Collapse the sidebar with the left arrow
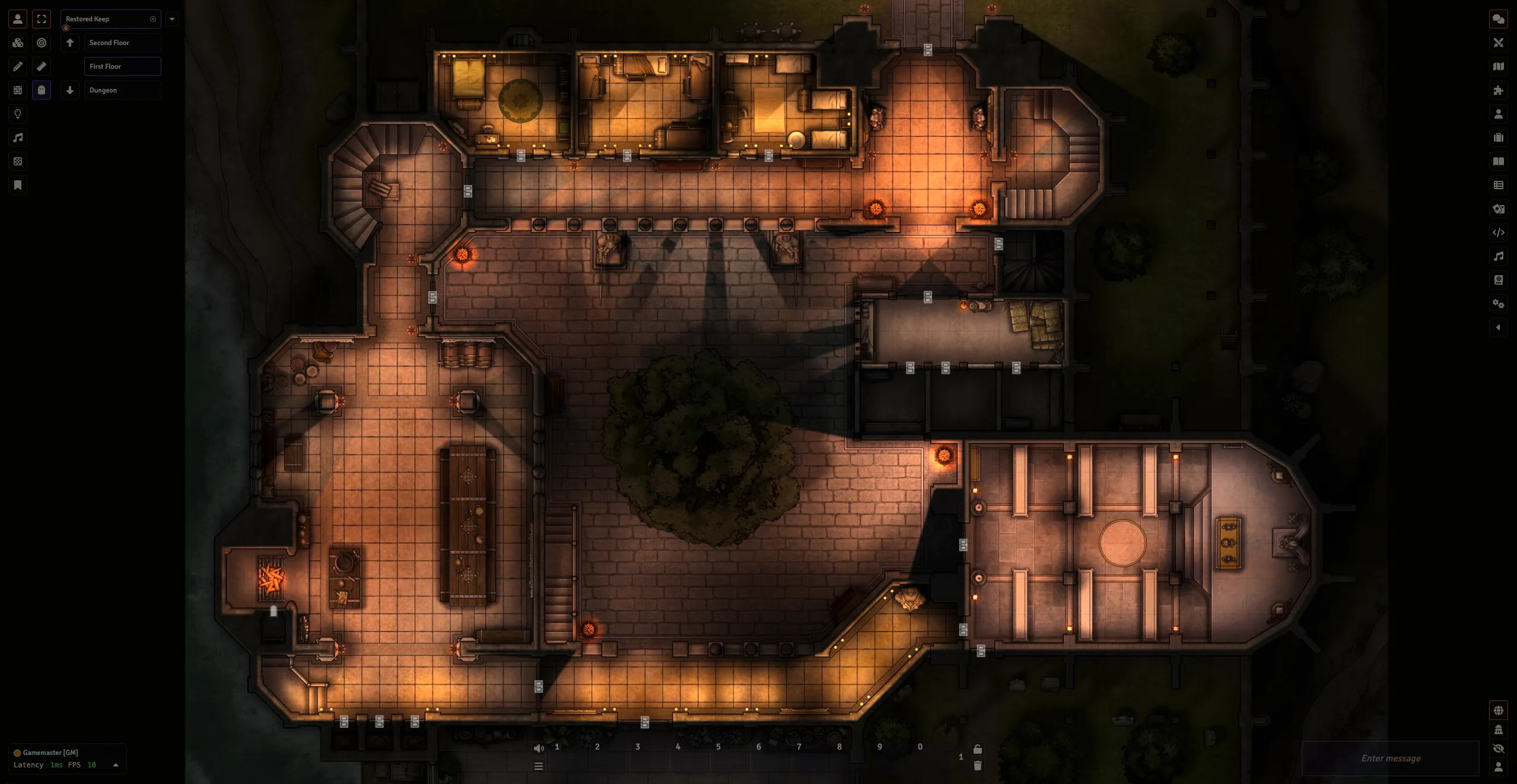The image size is (1517, 784). [x=1499, y=327]
